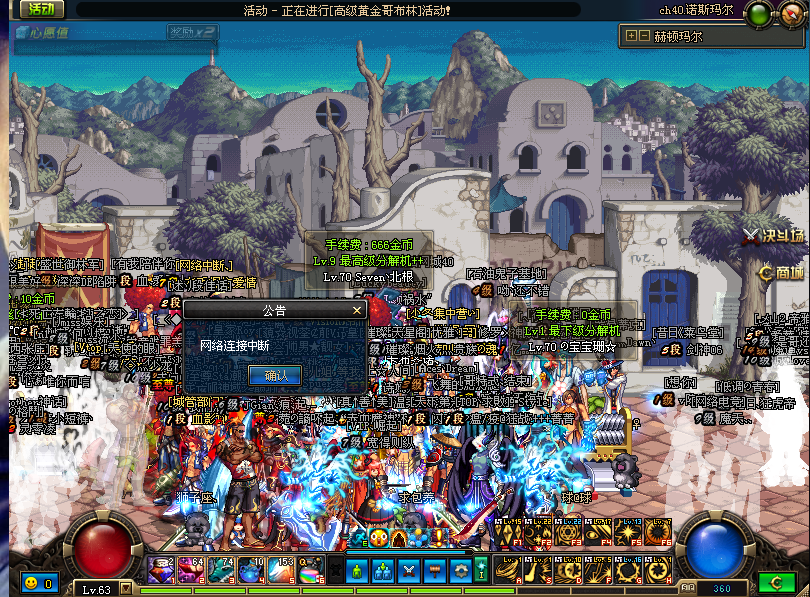Open the 活动 events menu
This screenshot has height=597, width=810.
point(40,9)
